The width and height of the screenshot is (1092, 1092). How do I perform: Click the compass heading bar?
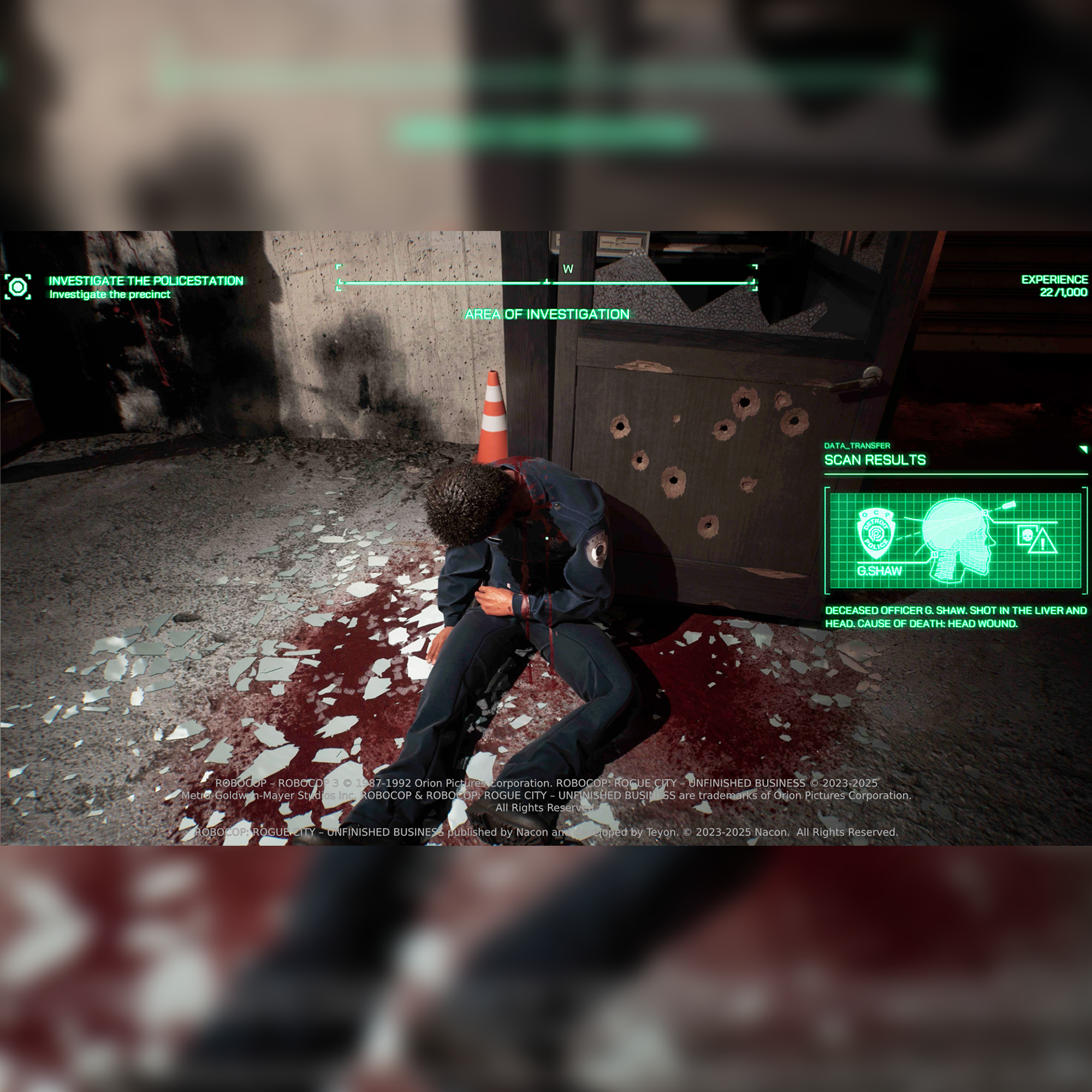point(546,282)
